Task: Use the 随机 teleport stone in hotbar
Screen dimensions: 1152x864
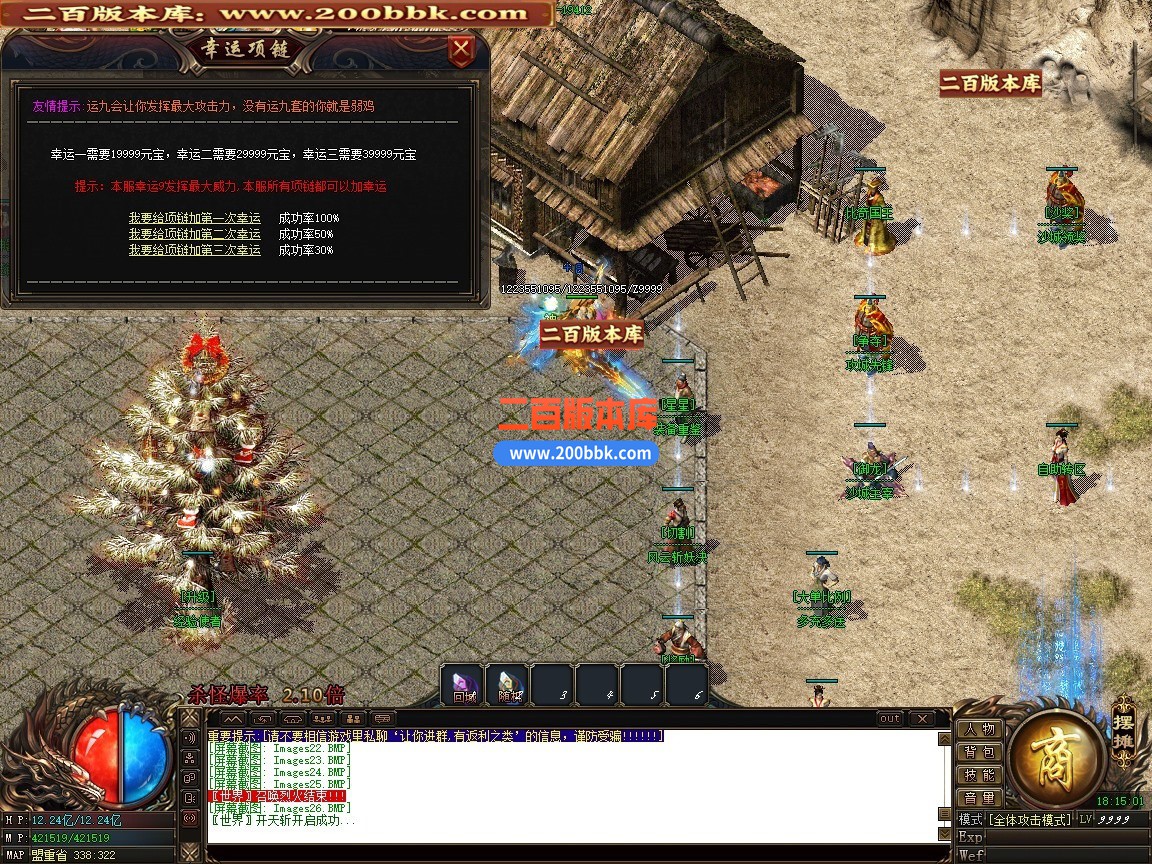Action: (510, 685)
